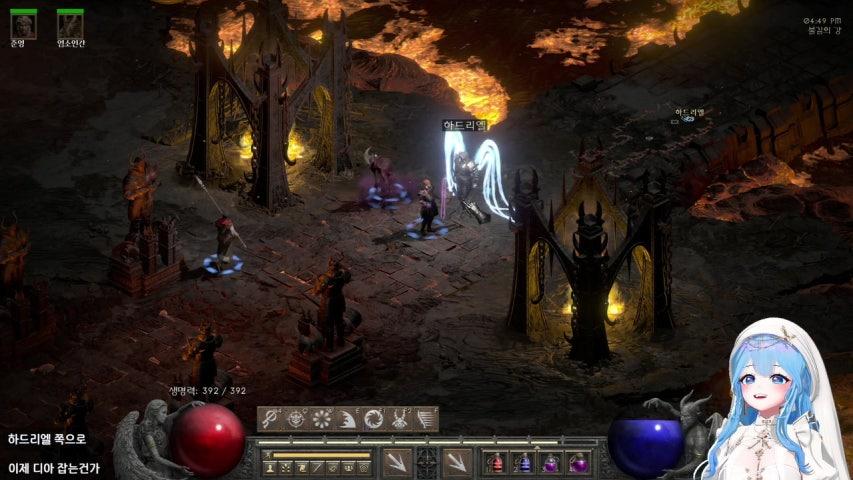853x480 pixels.
Task: Consume the purple potion in belt slot 3
Action: coord(550,463)
